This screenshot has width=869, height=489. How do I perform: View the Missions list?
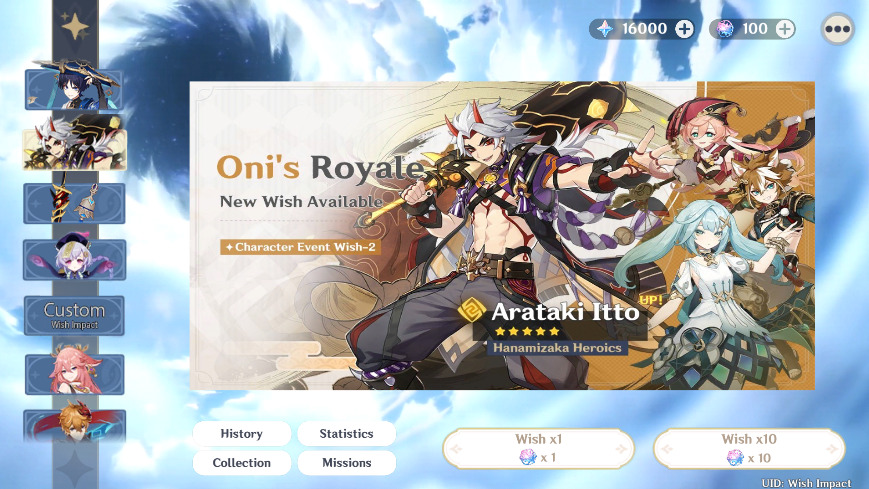tap(346, 463)
